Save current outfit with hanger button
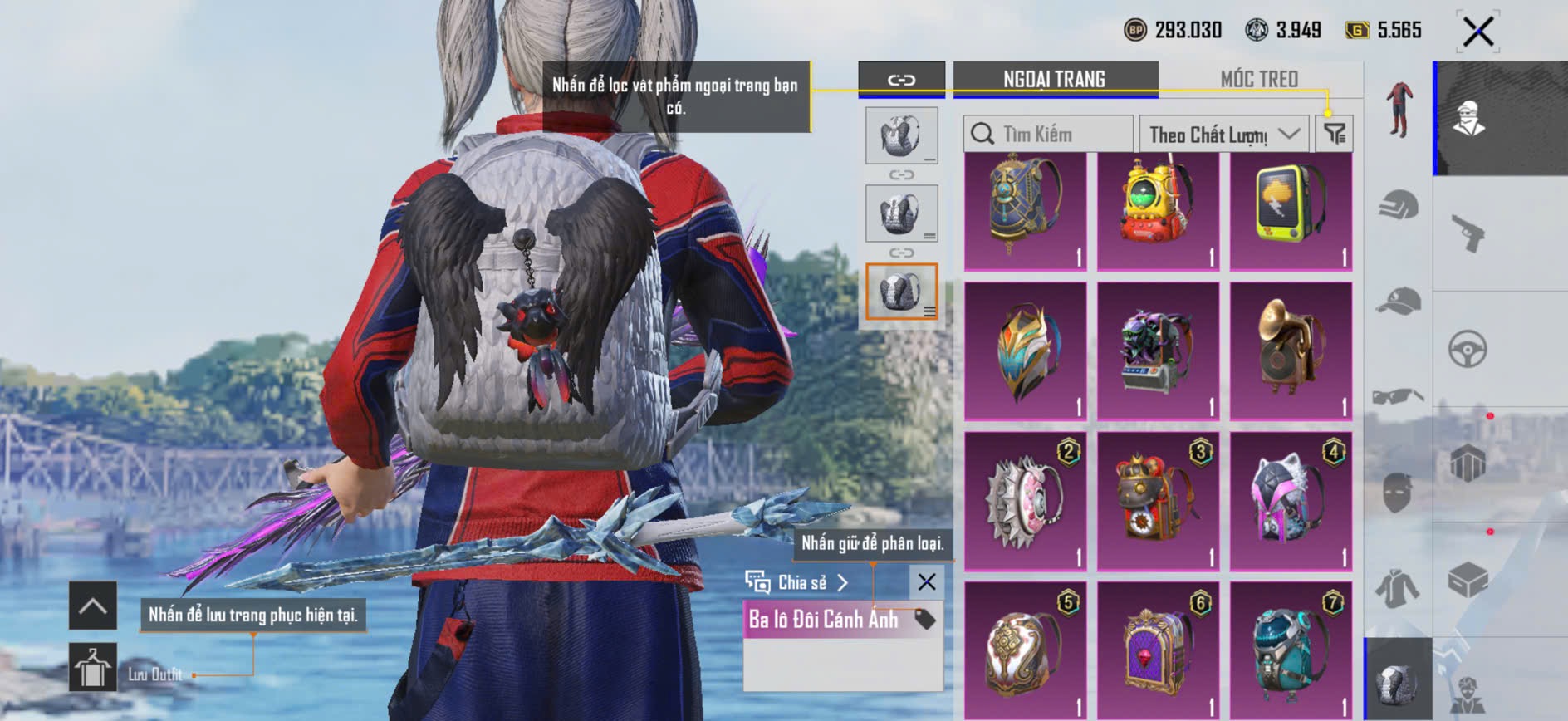Image resolution: width=1568 pixels, height=721 pixels. click(x=92, y=667)
